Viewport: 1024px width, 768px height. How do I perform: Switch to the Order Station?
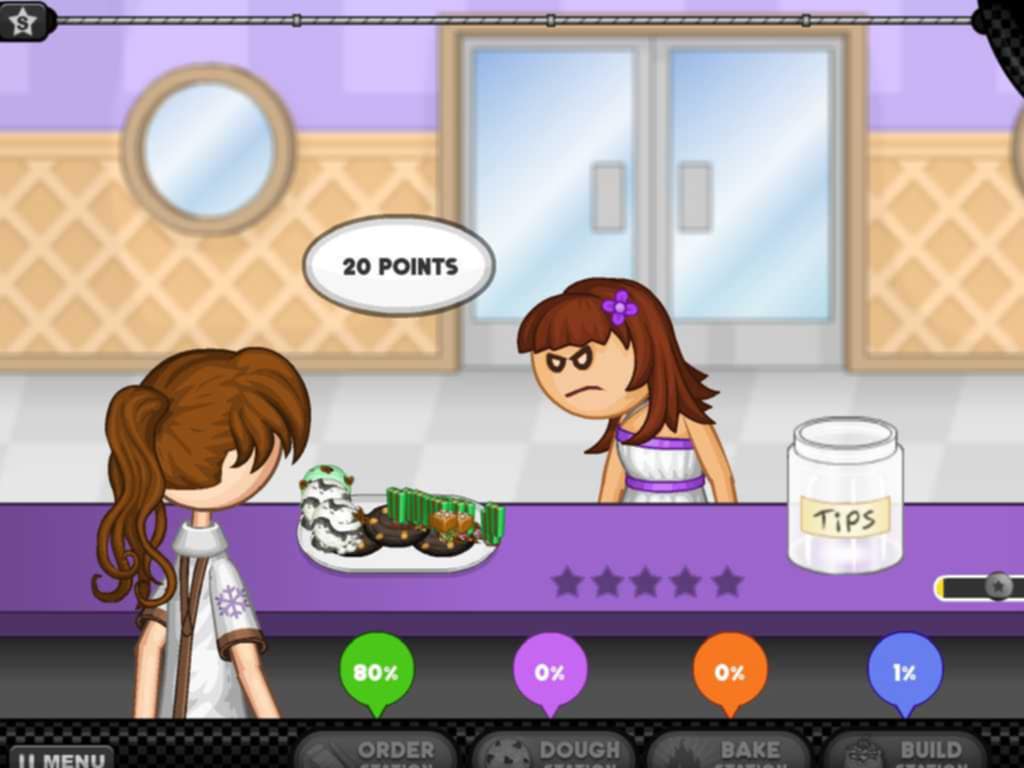click(x=376, y=751)
